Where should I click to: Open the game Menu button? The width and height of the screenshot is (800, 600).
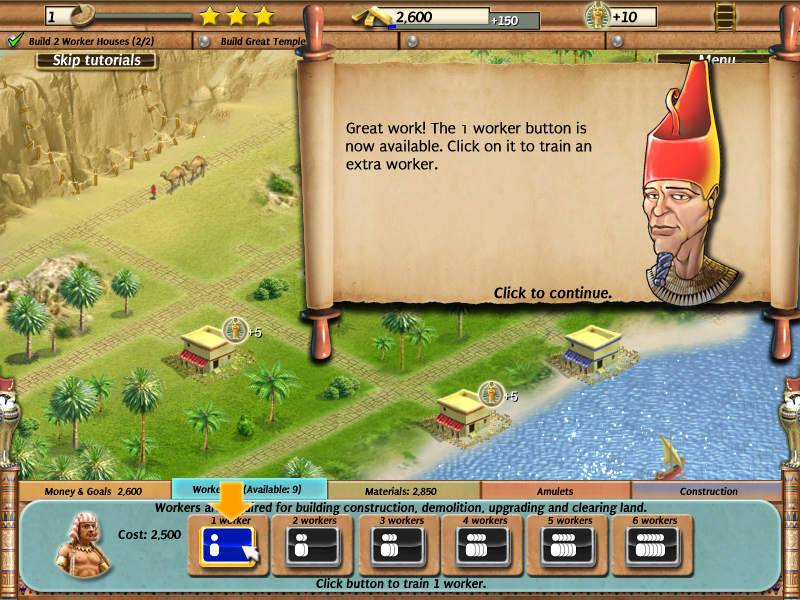click(x=716, y=60)
